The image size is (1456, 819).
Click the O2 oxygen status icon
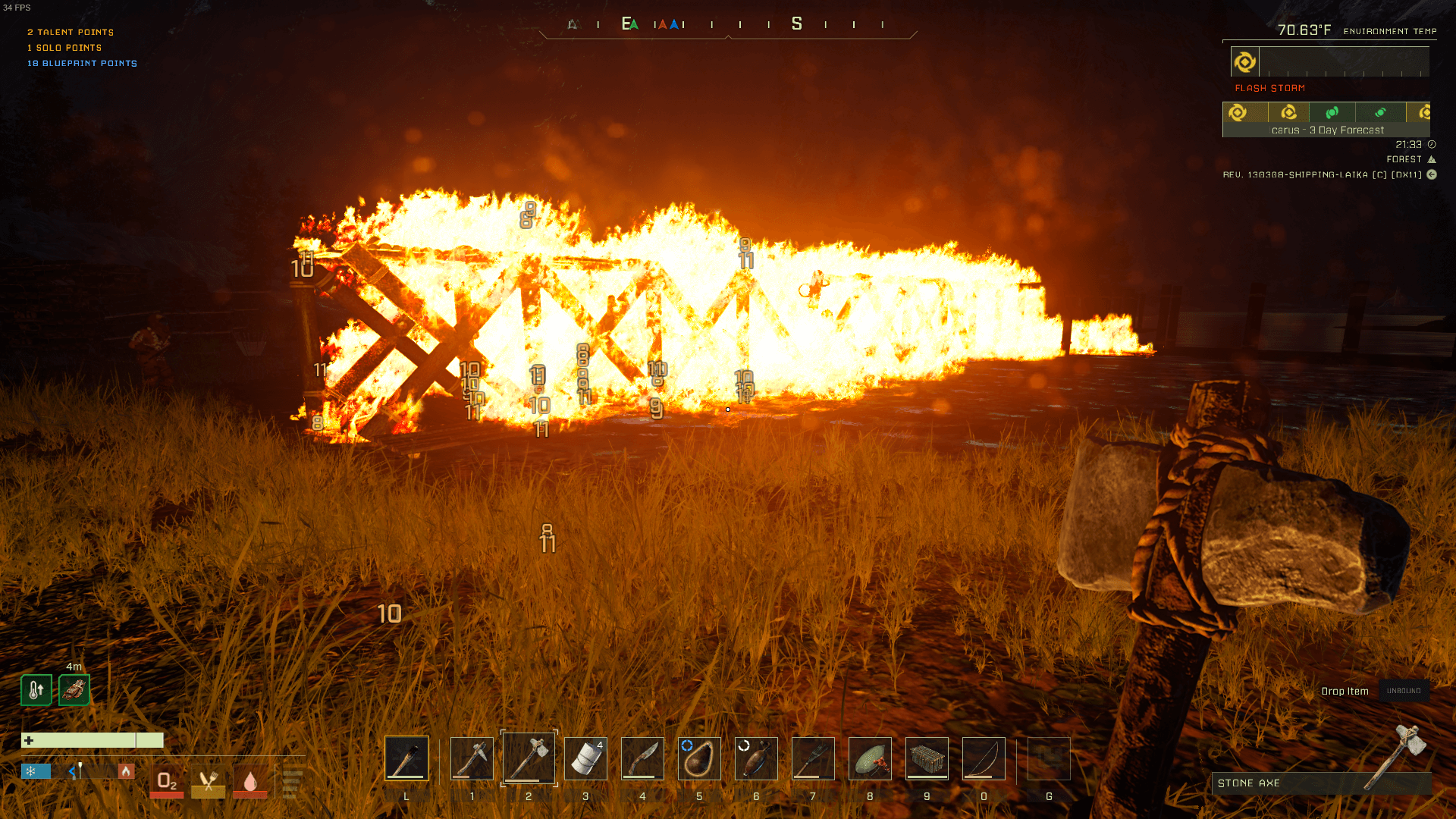tap(167, 782)
